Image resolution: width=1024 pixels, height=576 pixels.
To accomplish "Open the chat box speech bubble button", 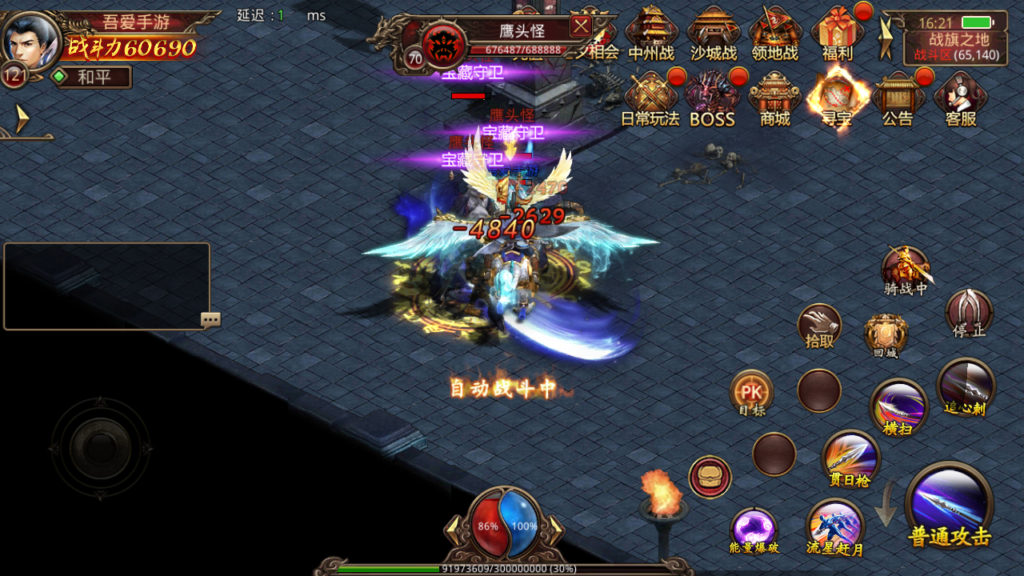I will coord(210,320).
